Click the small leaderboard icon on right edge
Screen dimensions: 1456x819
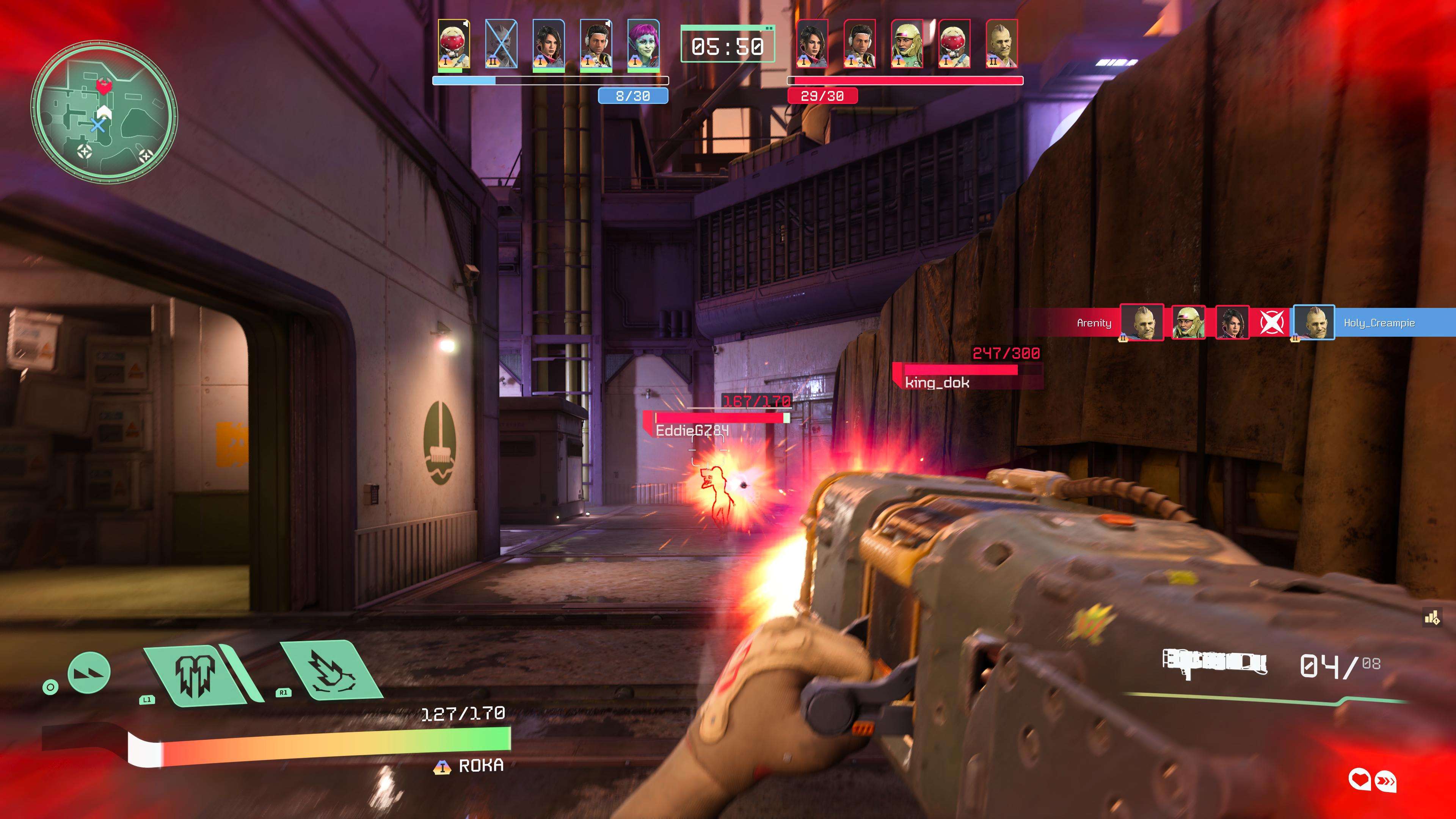1432,618
